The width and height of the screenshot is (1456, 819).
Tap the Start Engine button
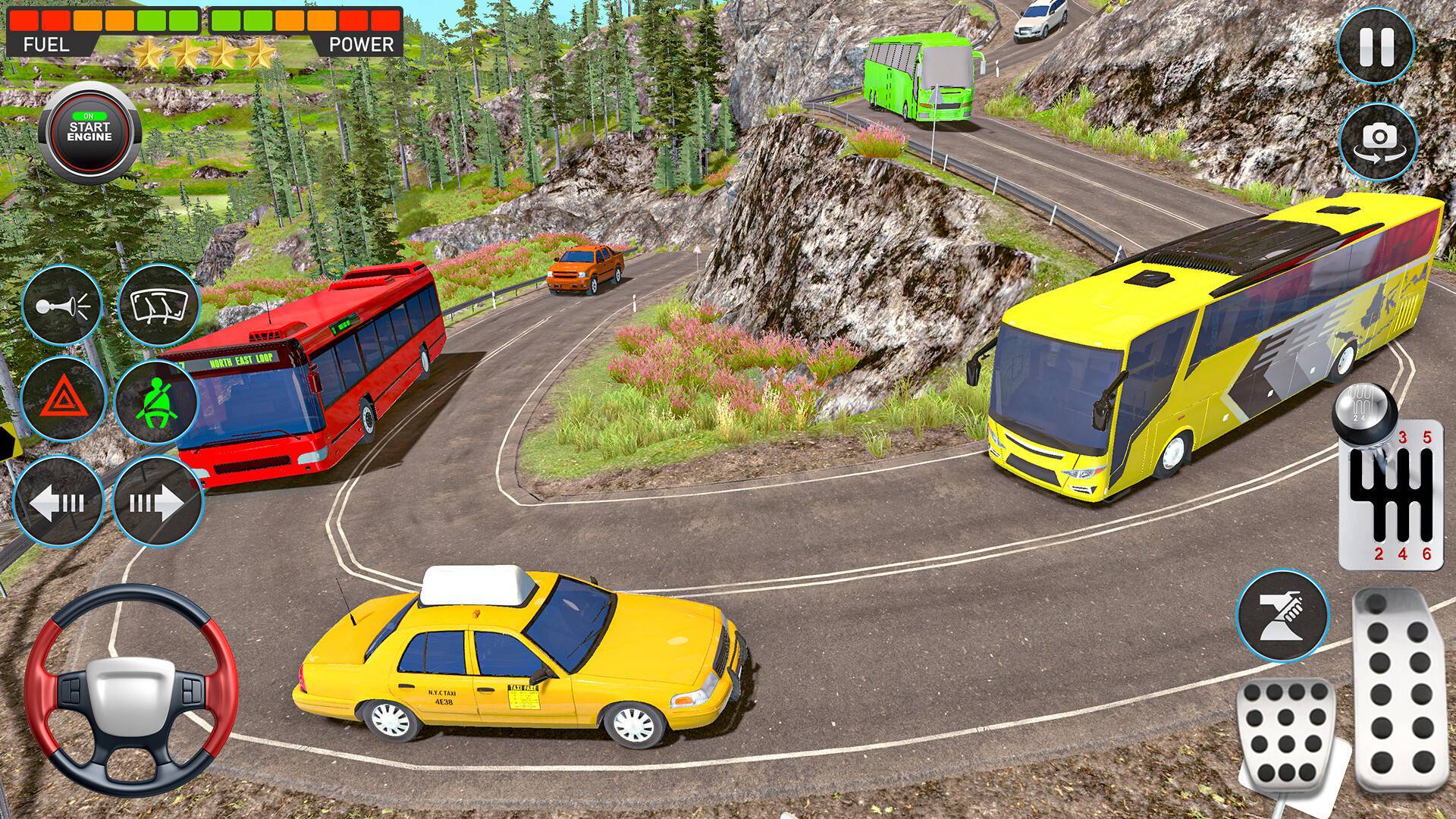click(88, 132)
